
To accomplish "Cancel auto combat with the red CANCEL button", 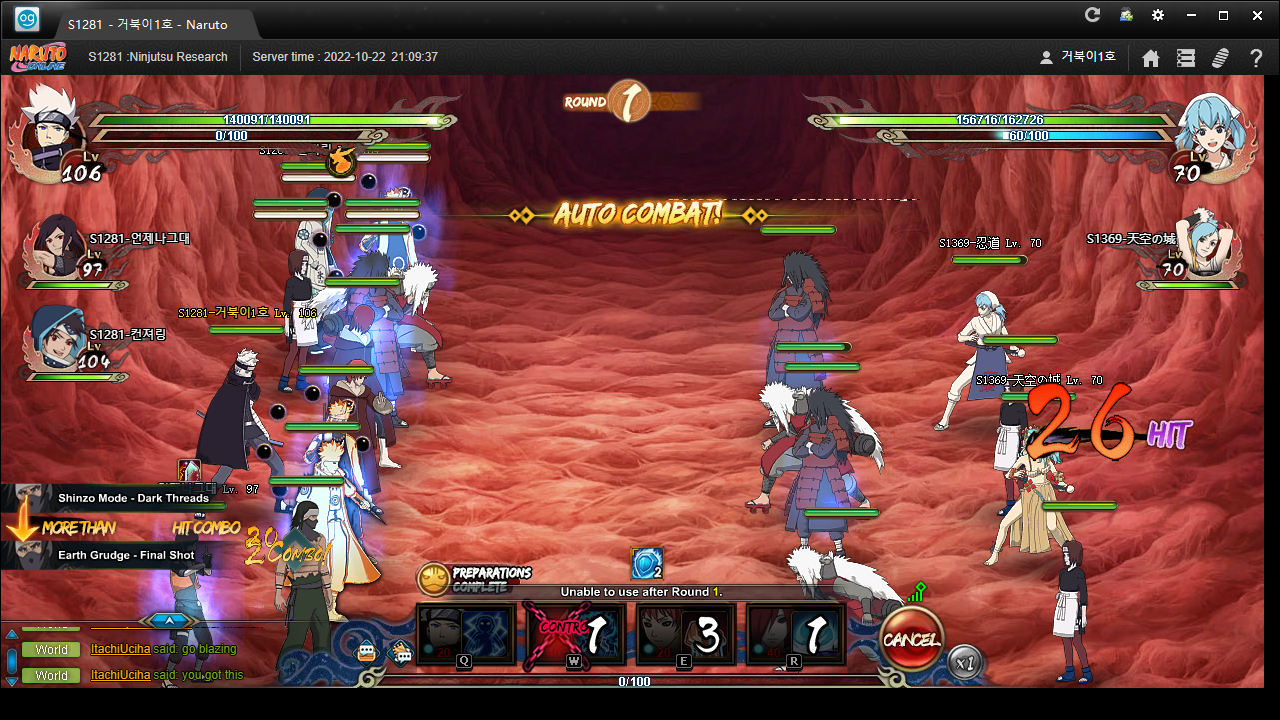I will [911, 639].
